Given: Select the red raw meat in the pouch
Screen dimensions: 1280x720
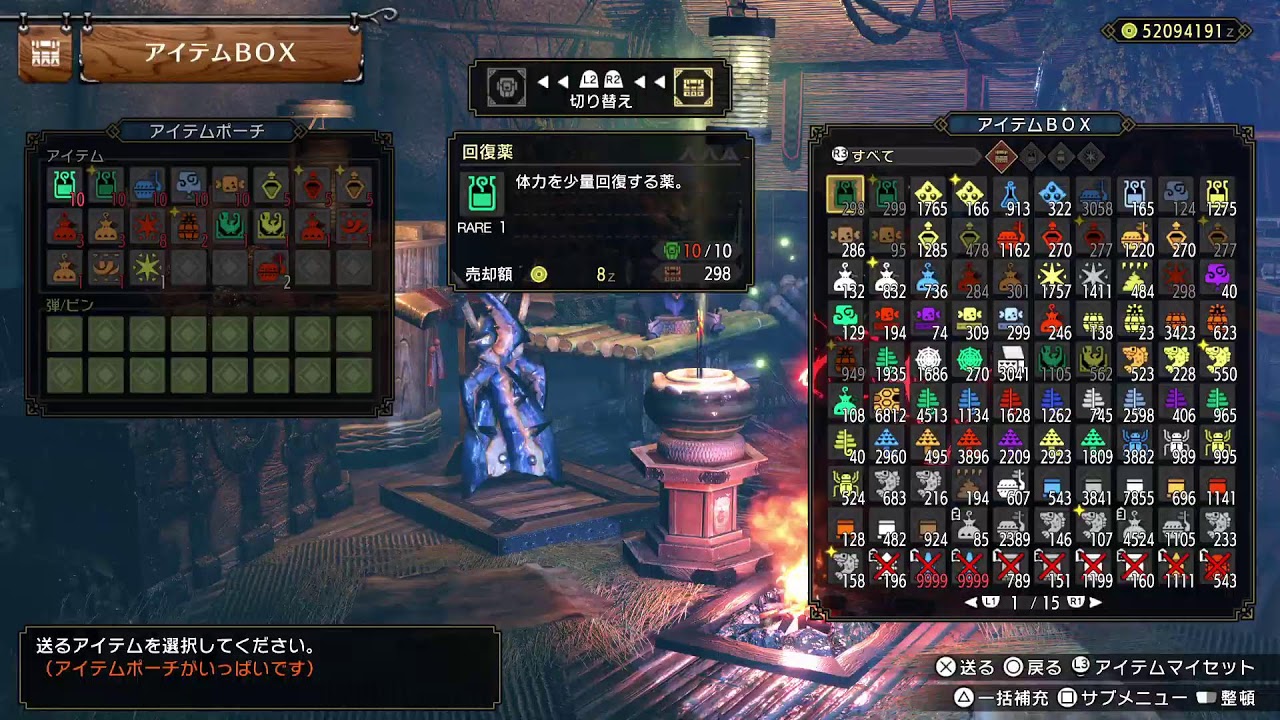Looking at the screenshot, I should (270, 268).
